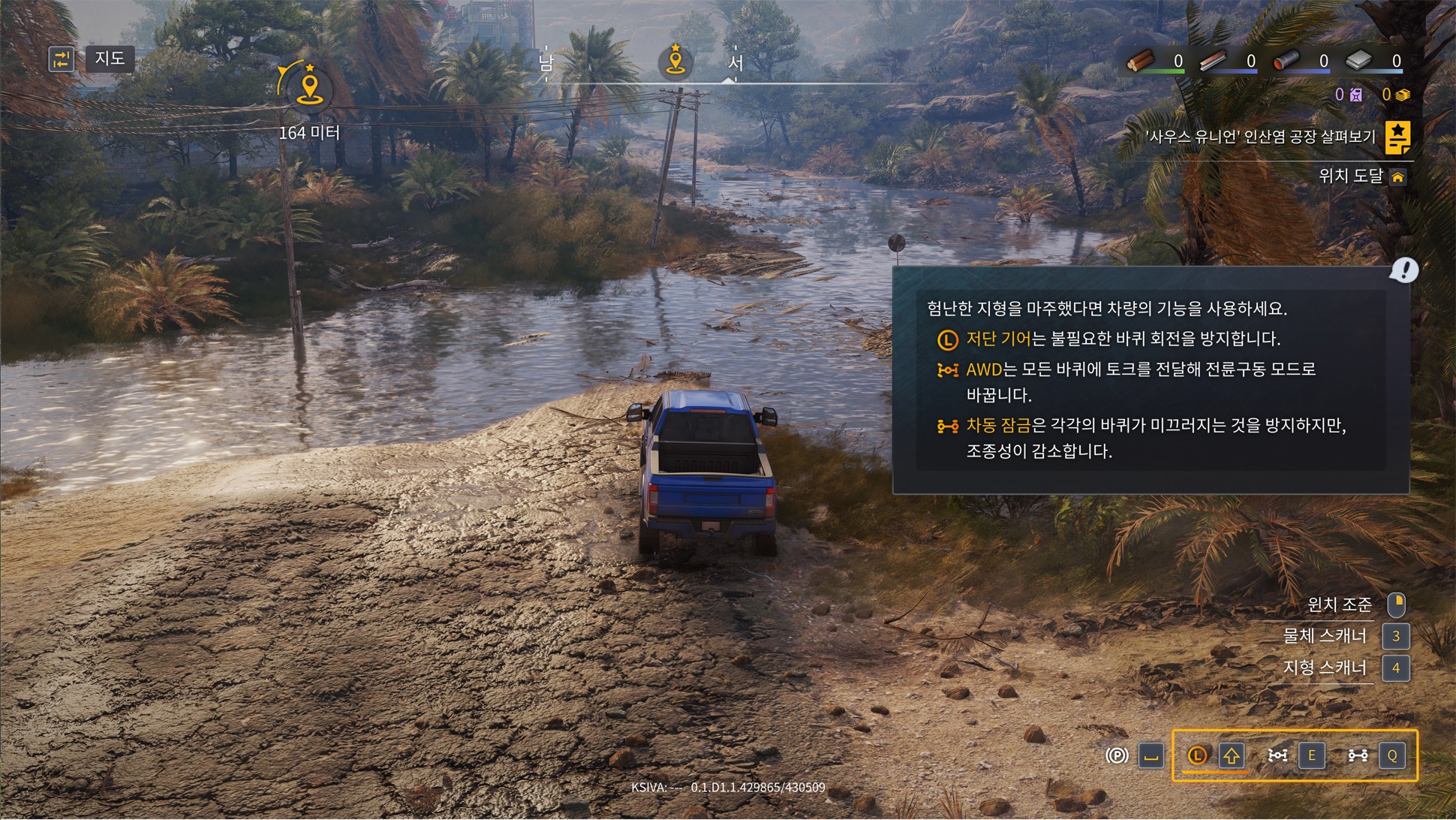
Task: Activate the 지형 스캐너 terrain scanner
Action: point(1325,668)
